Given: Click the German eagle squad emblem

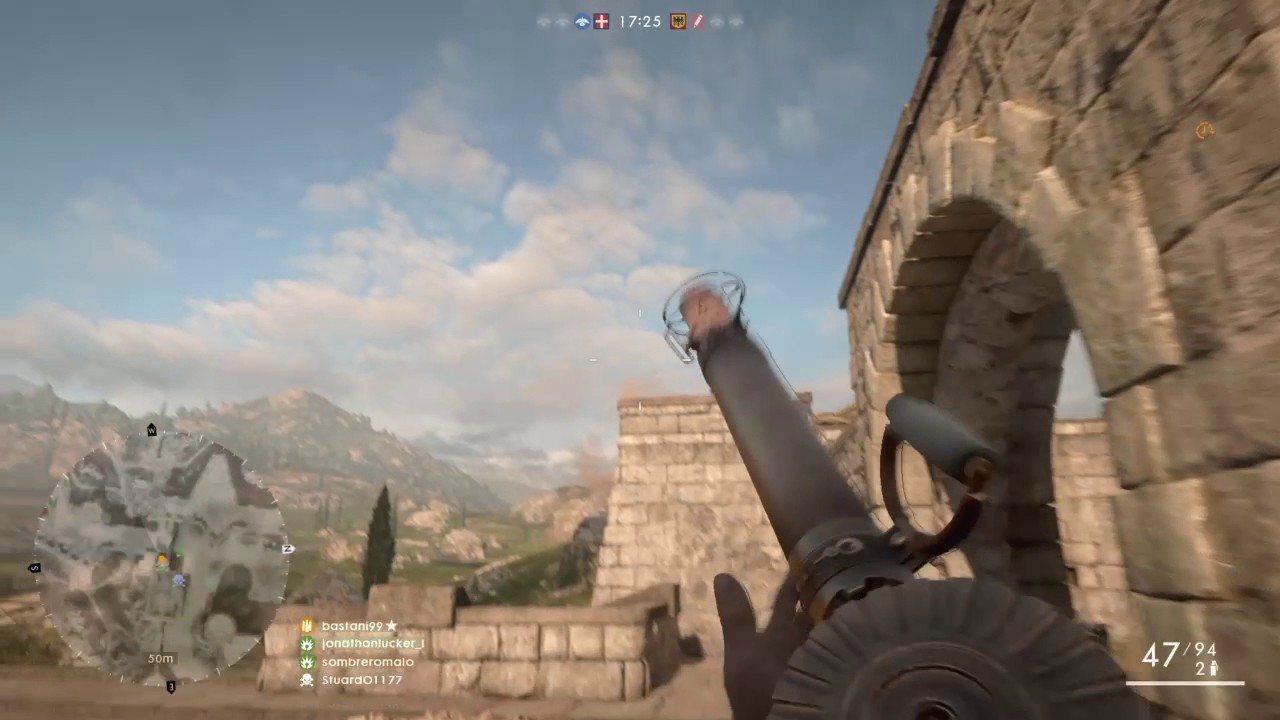Looking at the screenshot, I should [x=677, y=22].
